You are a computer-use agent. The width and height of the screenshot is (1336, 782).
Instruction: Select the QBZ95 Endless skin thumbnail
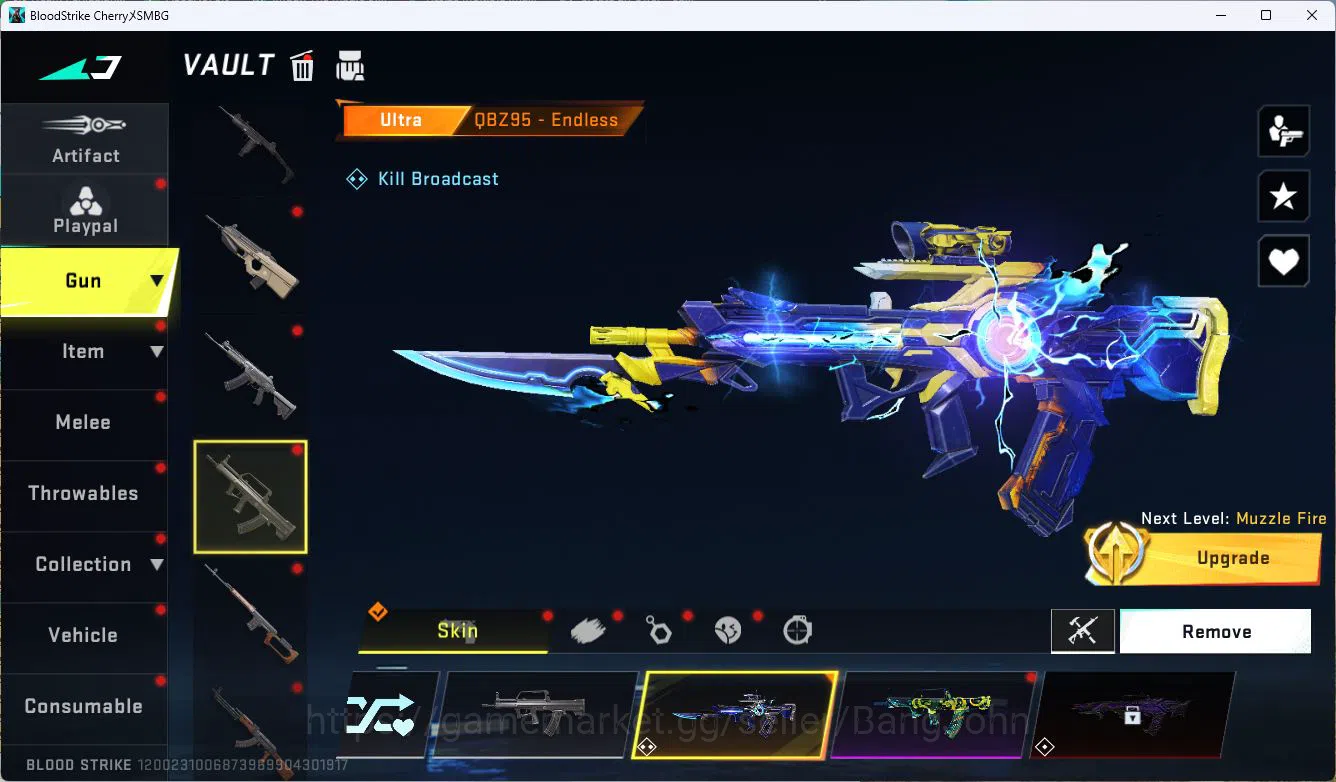click(735, 715)
